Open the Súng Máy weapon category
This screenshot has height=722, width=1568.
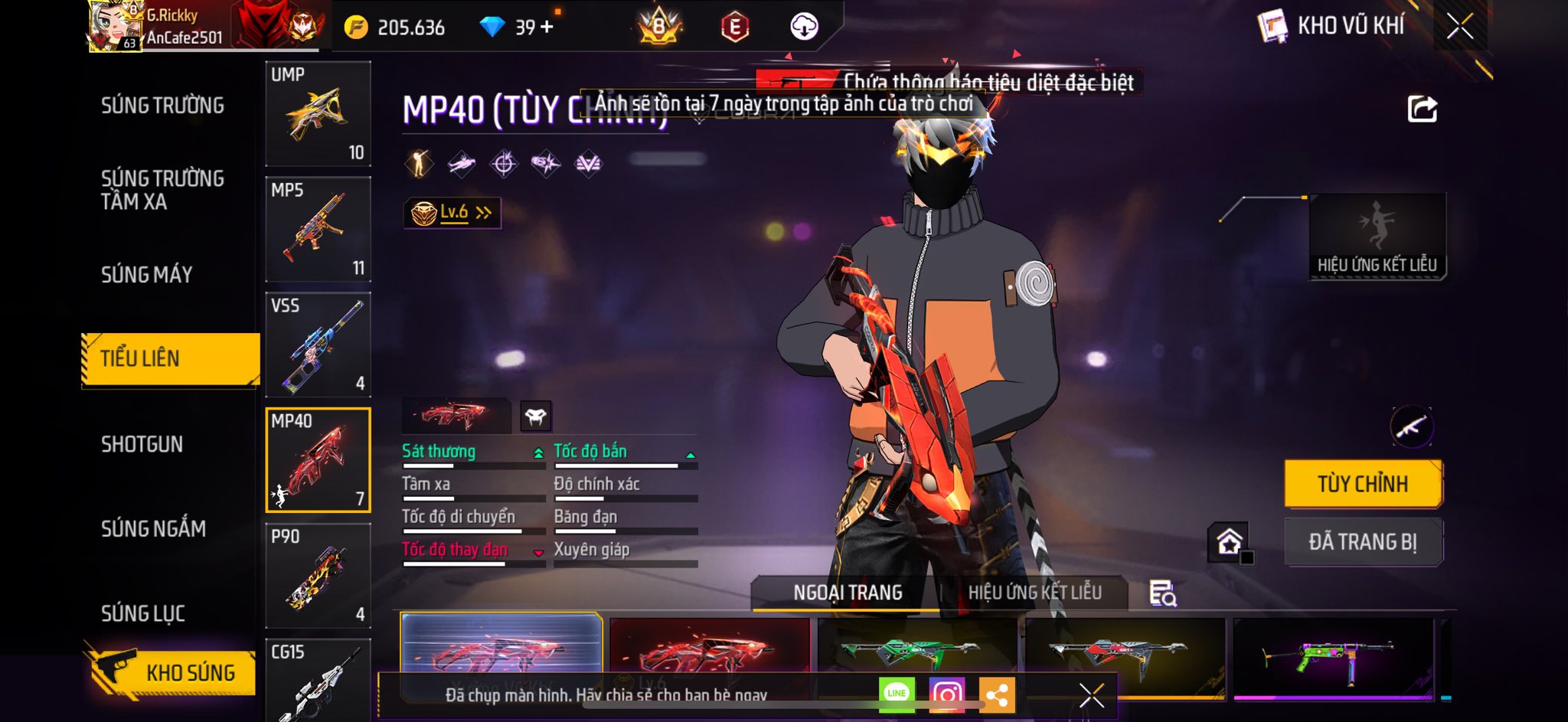click(x=147, y=274)
